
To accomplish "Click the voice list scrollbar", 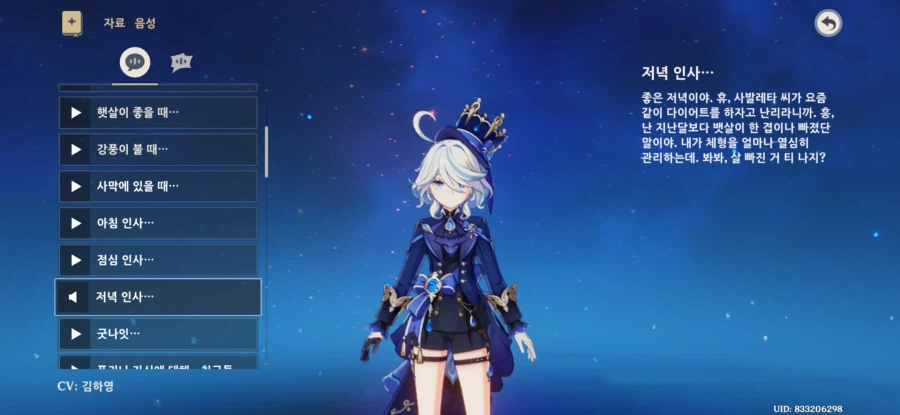I will 266,152.
